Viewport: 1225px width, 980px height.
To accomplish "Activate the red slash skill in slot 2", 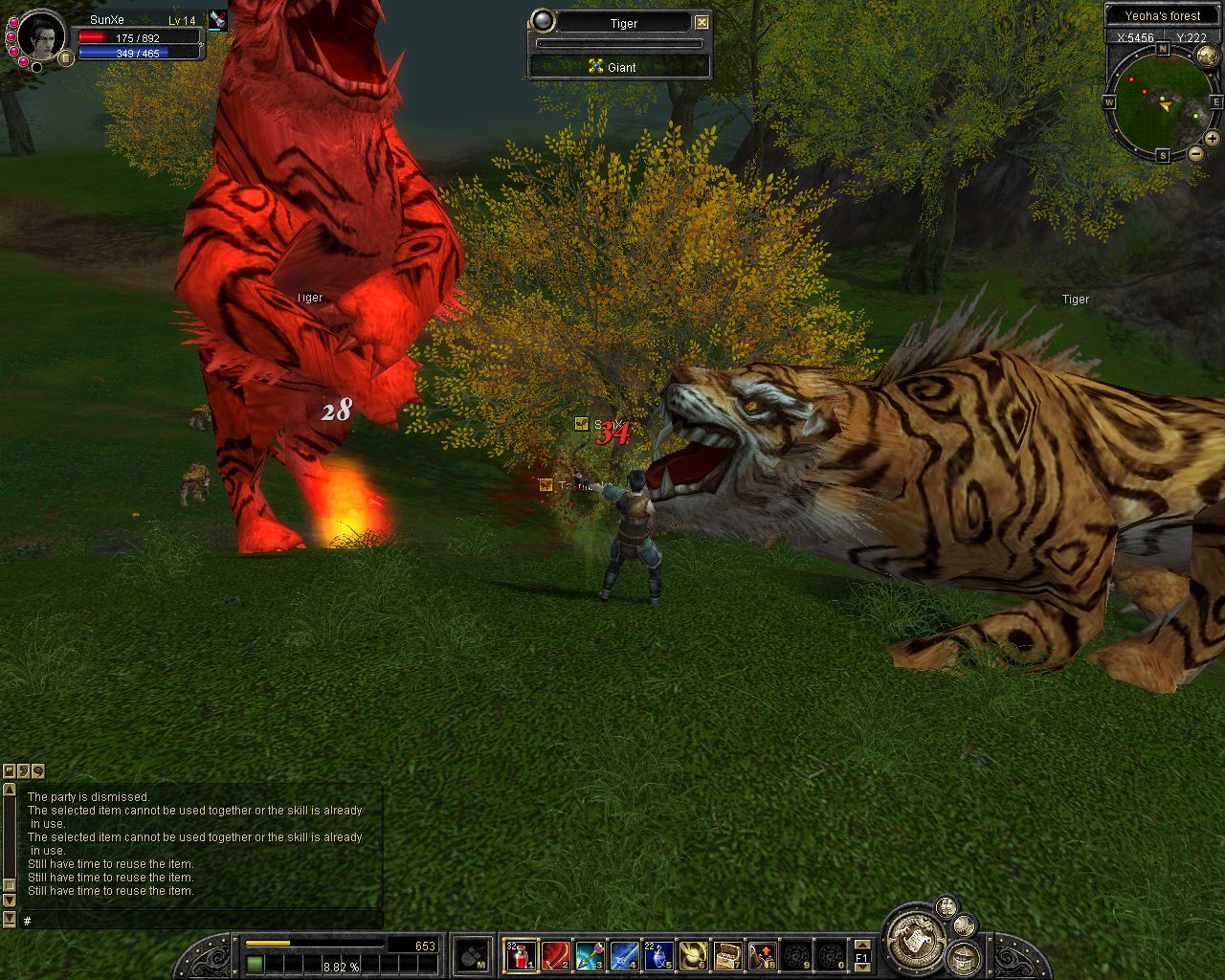I will [x=555, y=955].
